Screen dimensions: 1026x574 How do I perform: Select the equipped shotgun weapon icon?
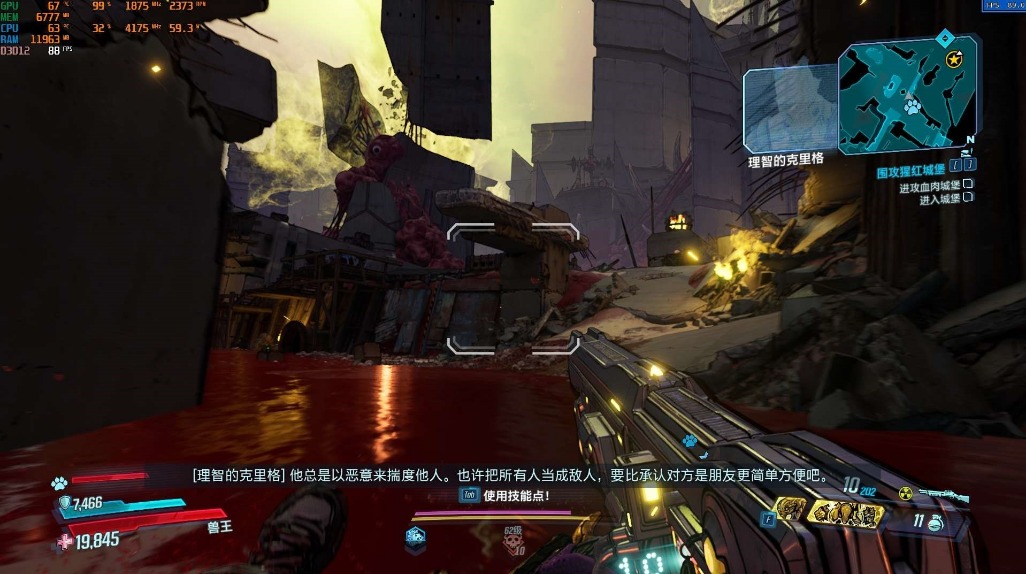[944, 494]
